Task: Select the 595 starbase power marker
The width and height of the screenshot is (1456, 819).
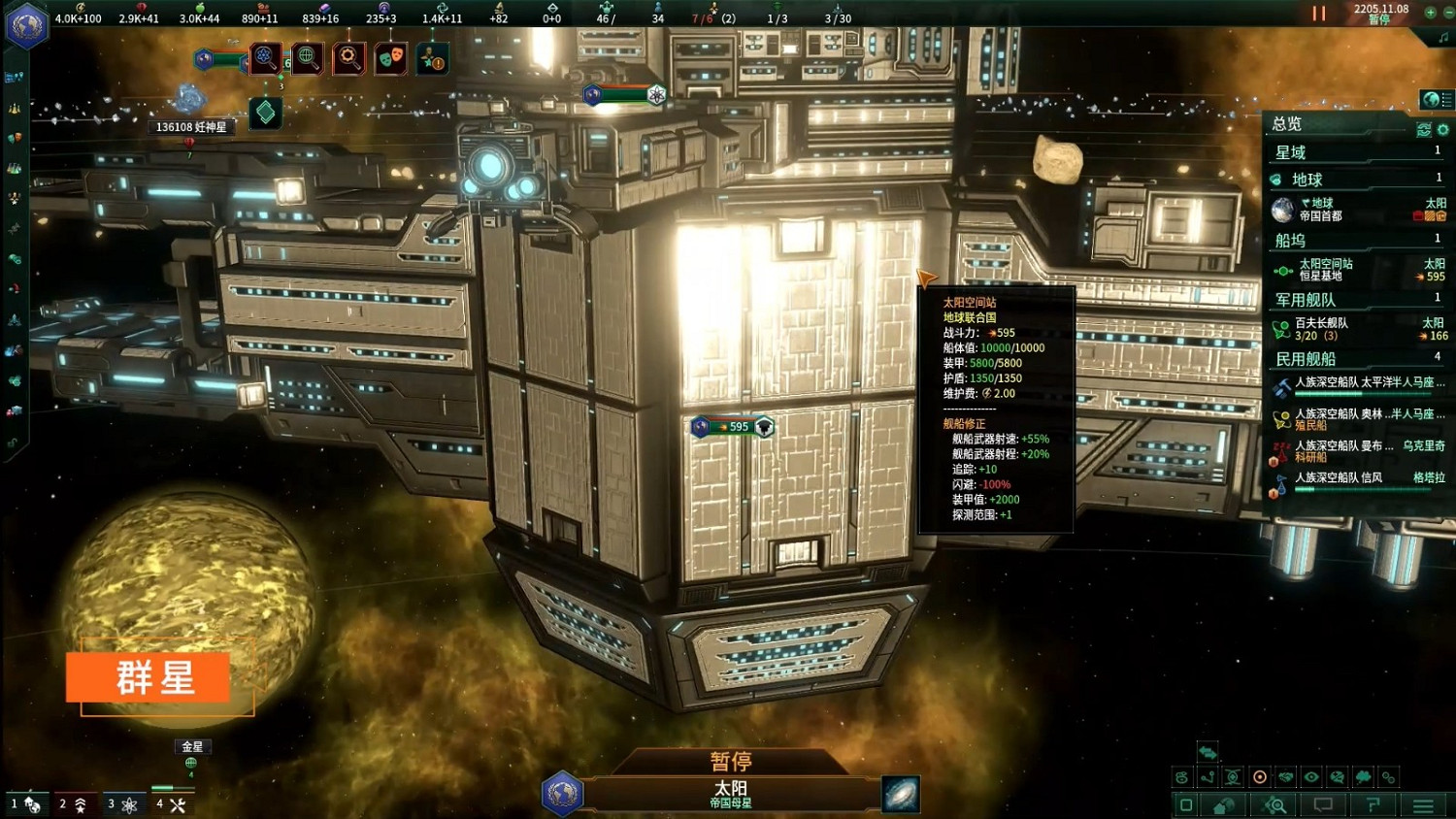Action: (733, 427)
